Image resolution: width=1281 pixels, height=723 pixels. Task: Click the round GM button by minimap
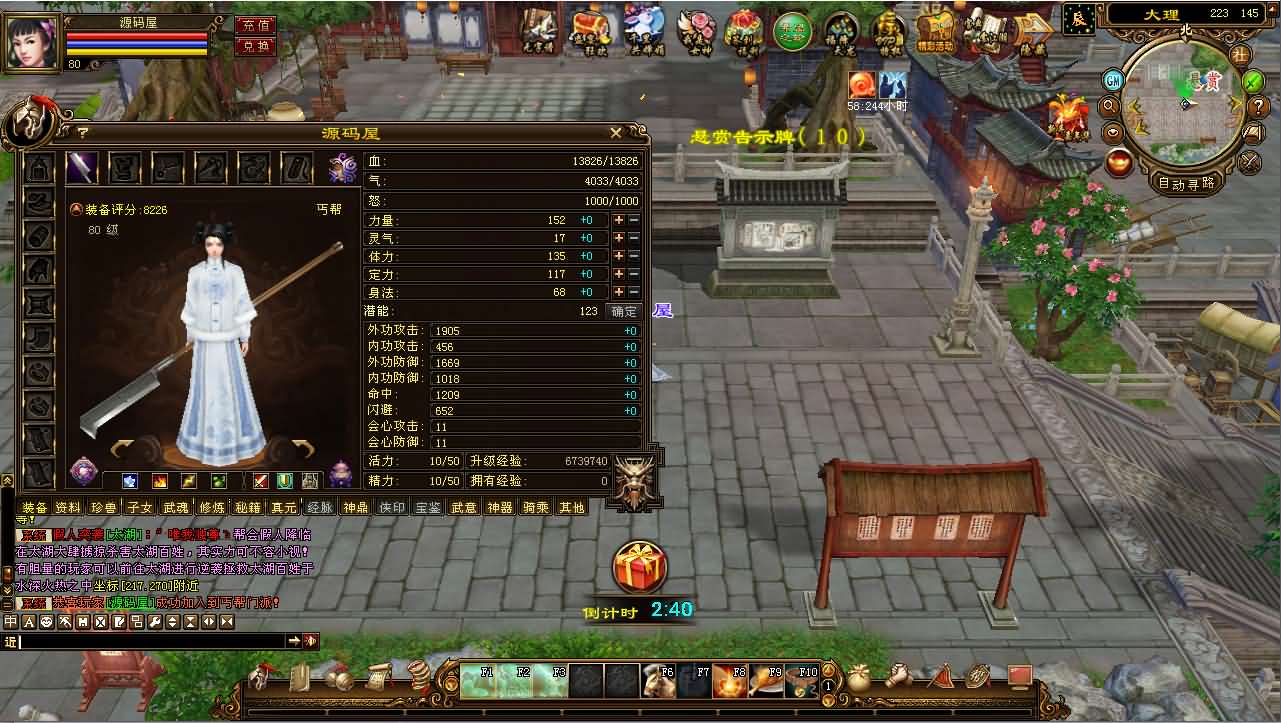coord(1112,80)
